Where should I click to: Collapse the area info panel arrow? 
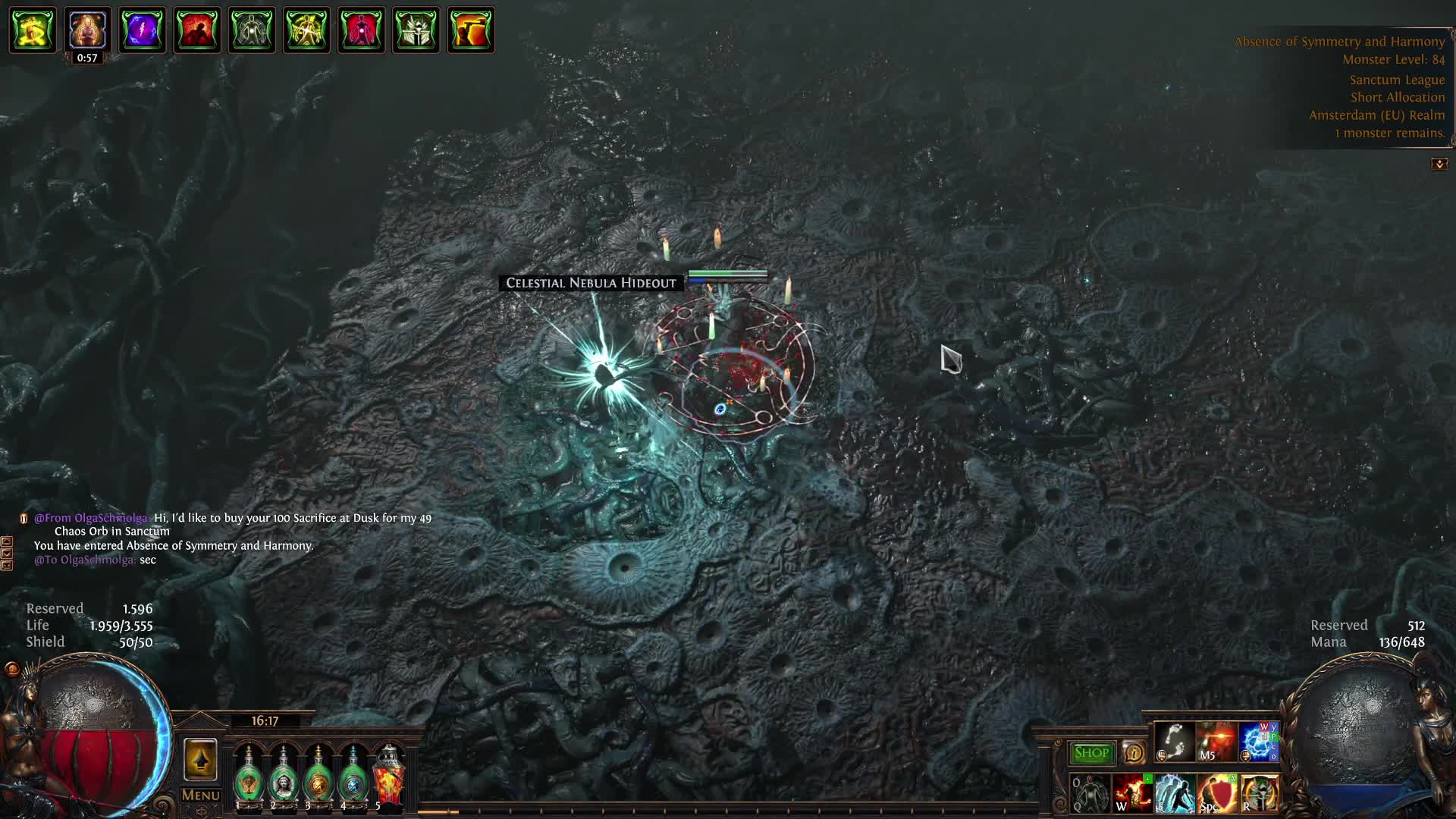pyautogui.click(x=1439, y=164)
